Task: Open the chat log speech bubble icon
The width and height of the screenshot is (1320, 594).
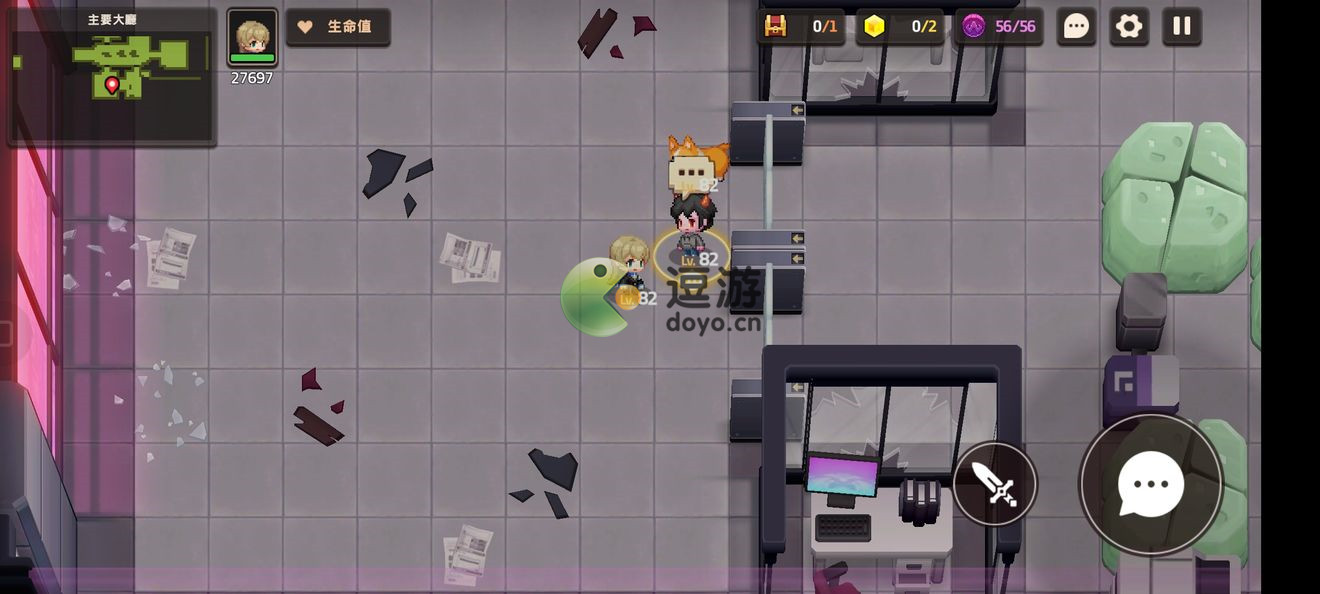Action: (x=1076, y=27)
